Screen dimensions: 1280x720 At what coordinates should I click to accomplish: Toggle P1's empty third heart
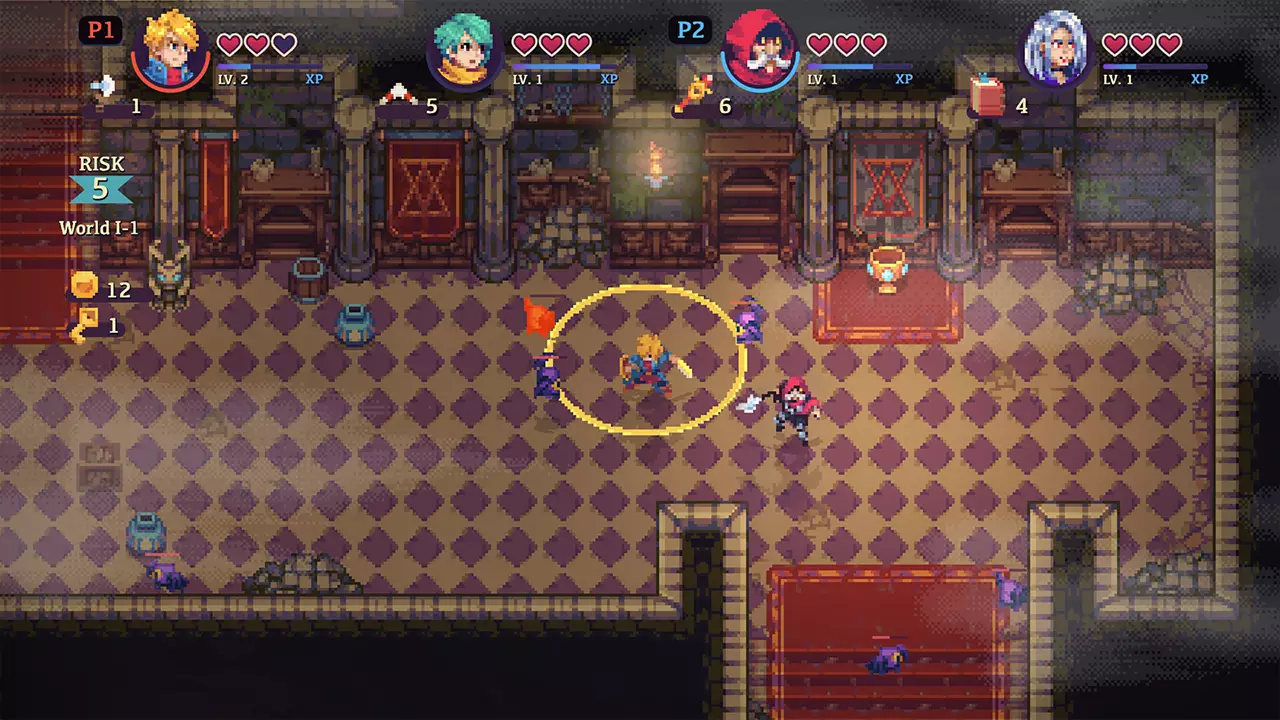coord(286,44)
